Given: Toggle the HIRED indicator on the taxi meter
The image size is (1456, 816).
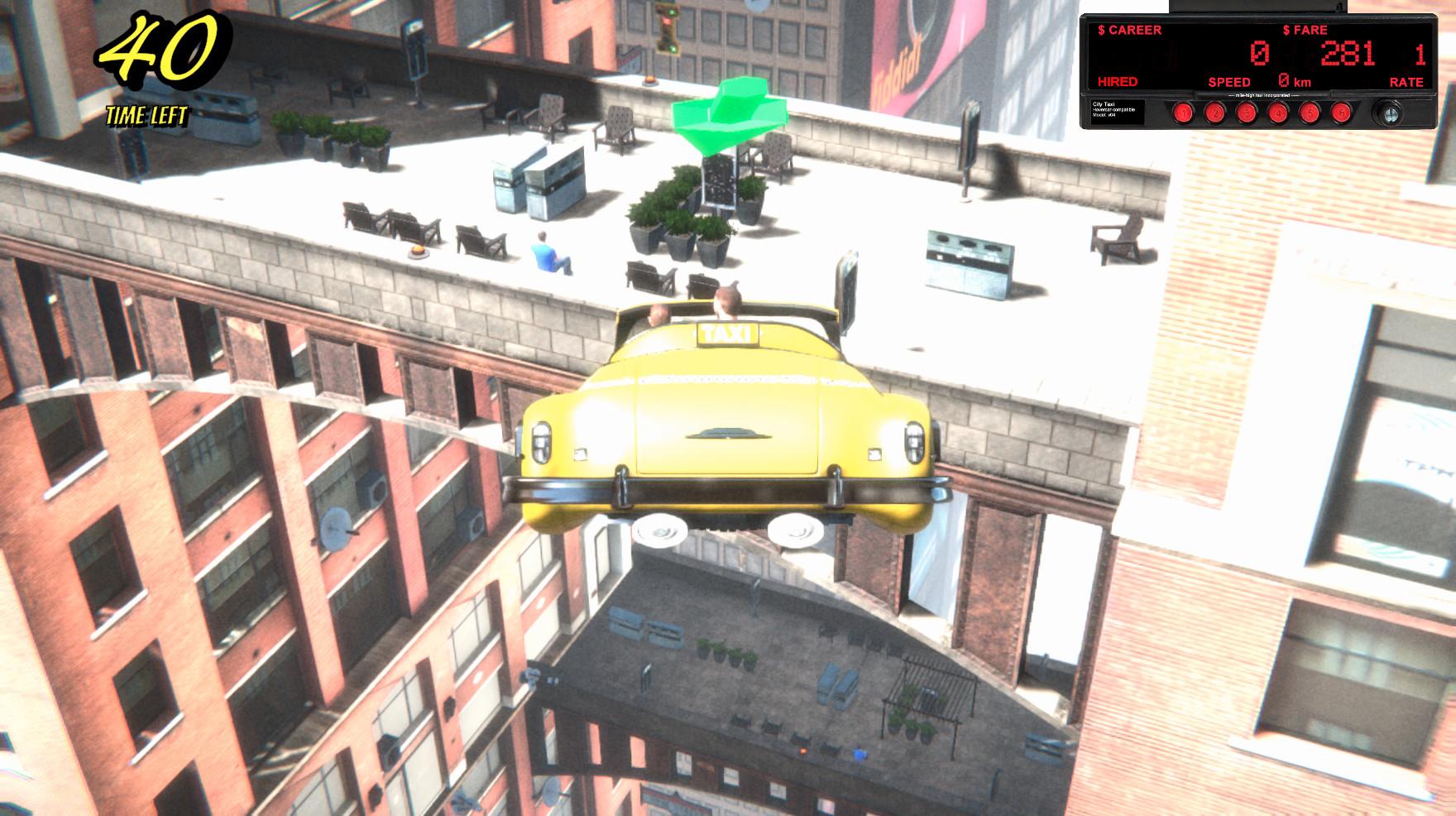Looking at the screenshot, I should click(x=1118, y=82).
